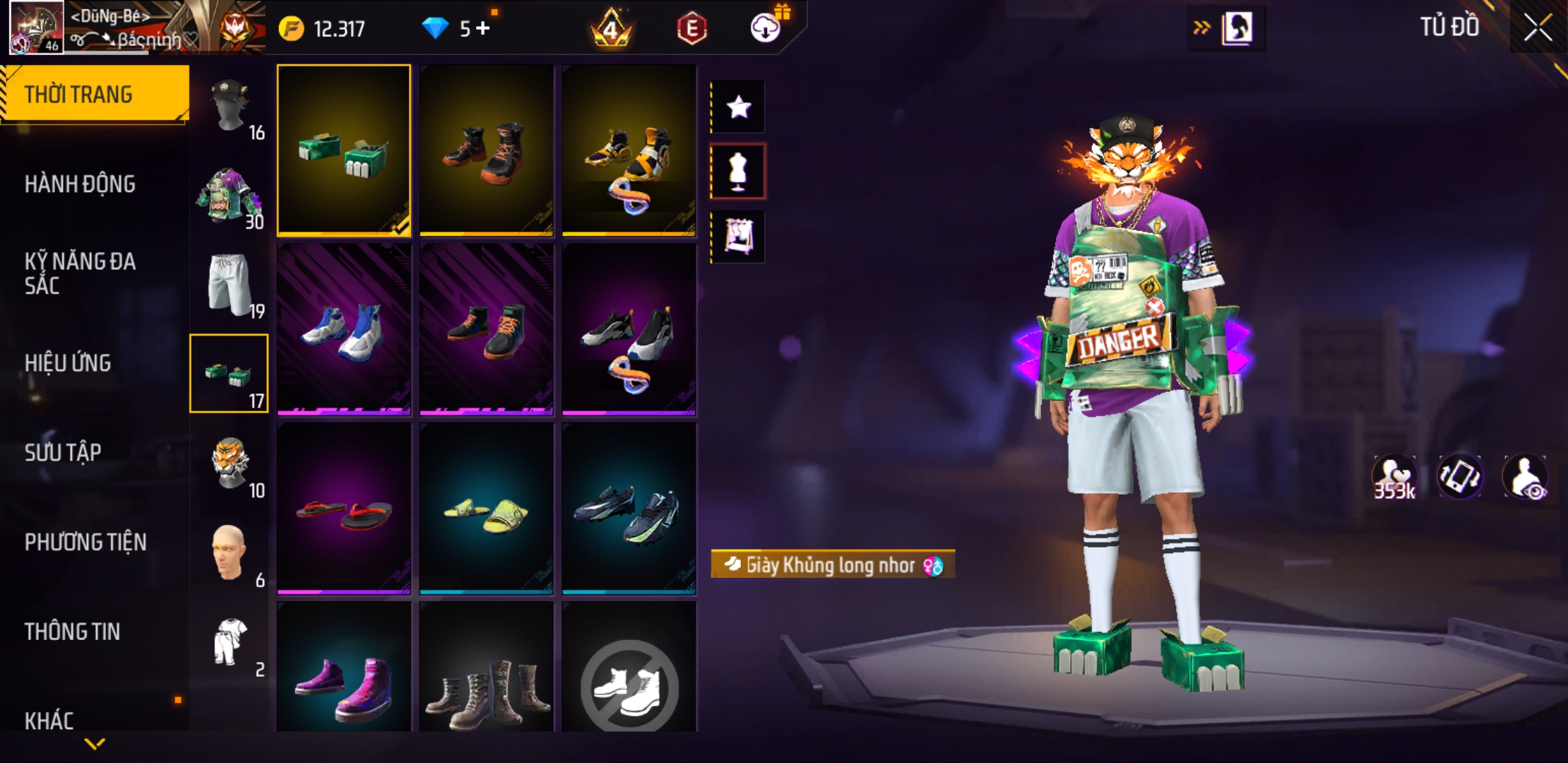The height and width of the screenshot is (763, 1568).
Task: Close the wardrobe with the X button
Action: (1537, 28)
